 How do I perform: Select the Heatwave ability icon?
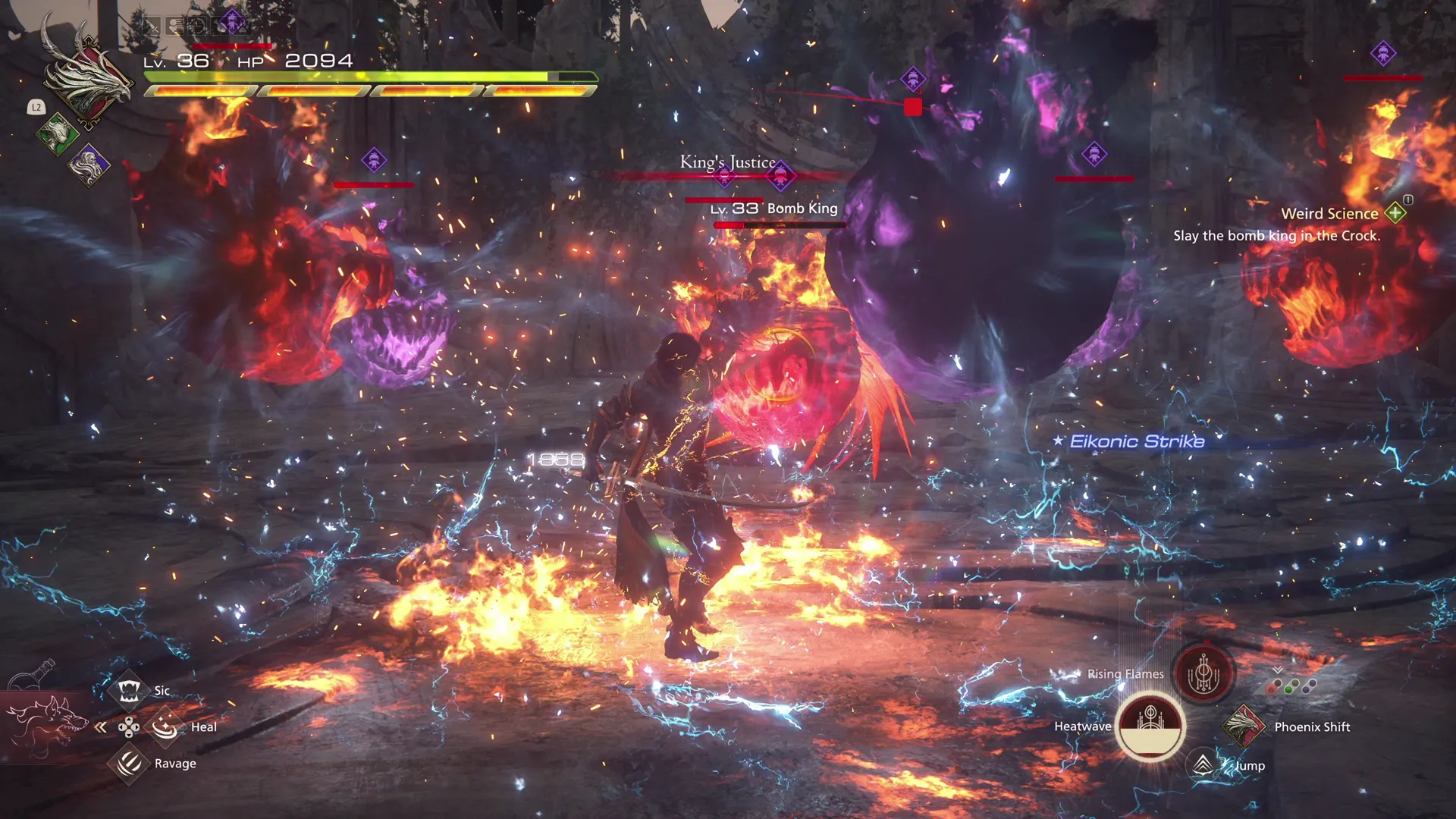click(x=1149, y=728)
